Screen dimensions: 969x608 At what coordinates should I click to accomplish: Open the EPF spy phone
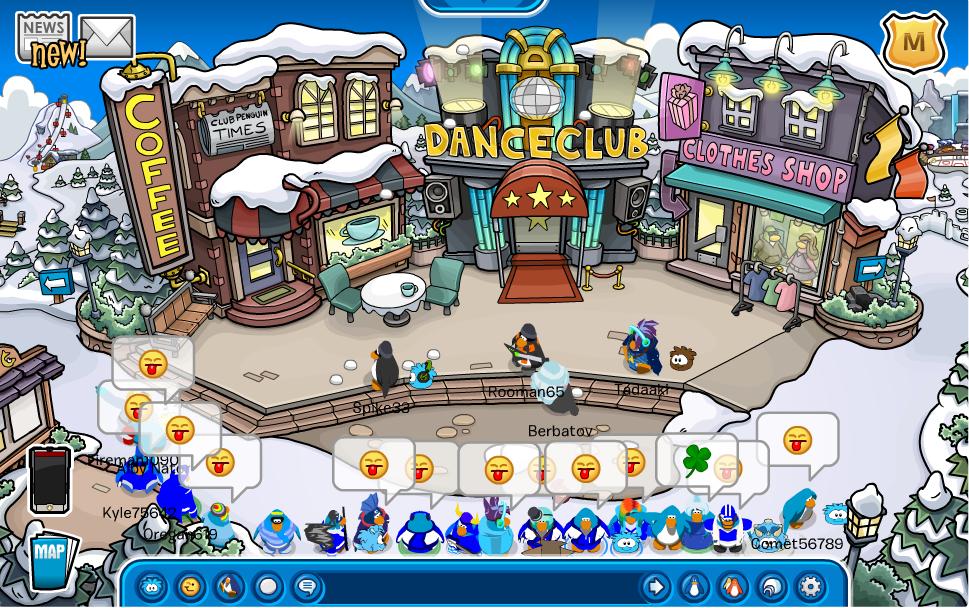[49, 479]
